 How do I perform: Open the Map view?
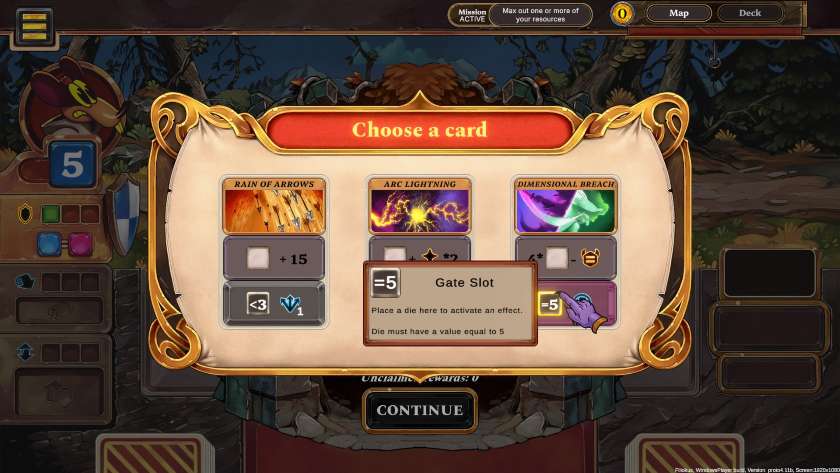[x=678, y=13]
